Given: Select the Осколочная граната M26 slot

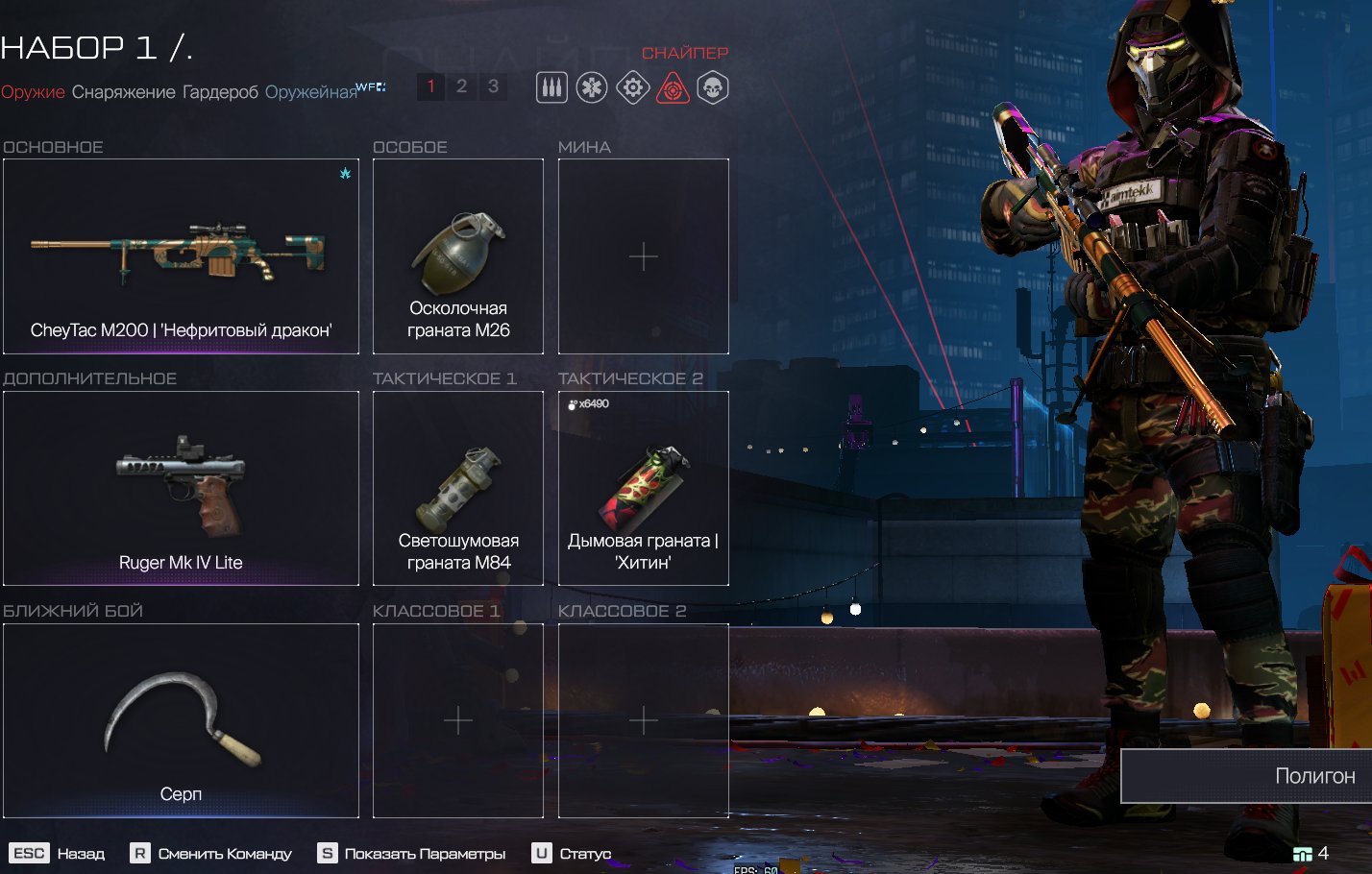Looking at the screenshot, I should click(458, 256).
